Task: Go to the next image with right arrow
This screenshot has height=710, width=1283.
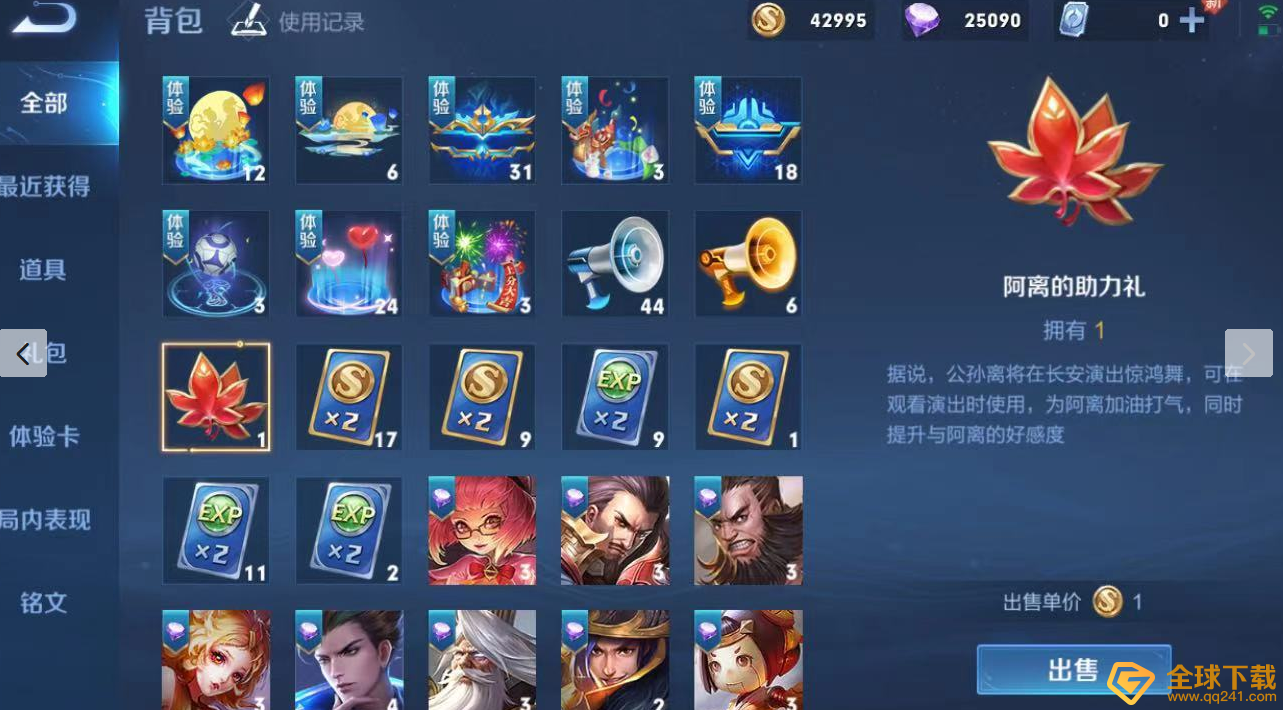Action: click(x=1248, y=353)
